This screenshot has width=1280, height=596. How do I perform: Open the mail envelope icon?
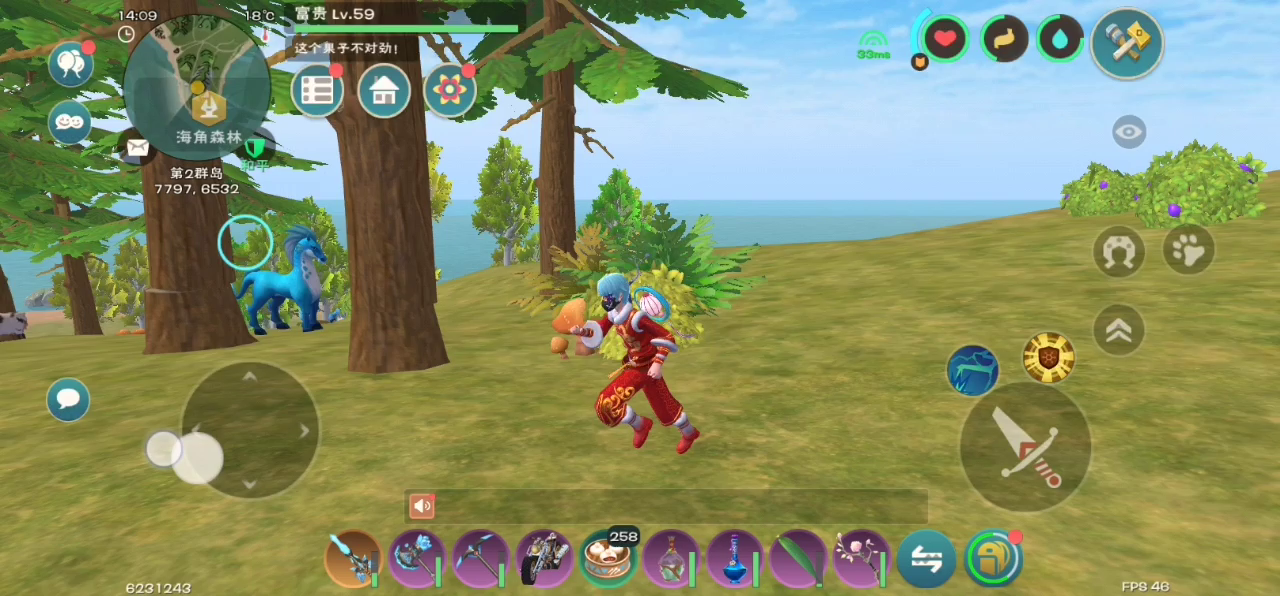137,148
